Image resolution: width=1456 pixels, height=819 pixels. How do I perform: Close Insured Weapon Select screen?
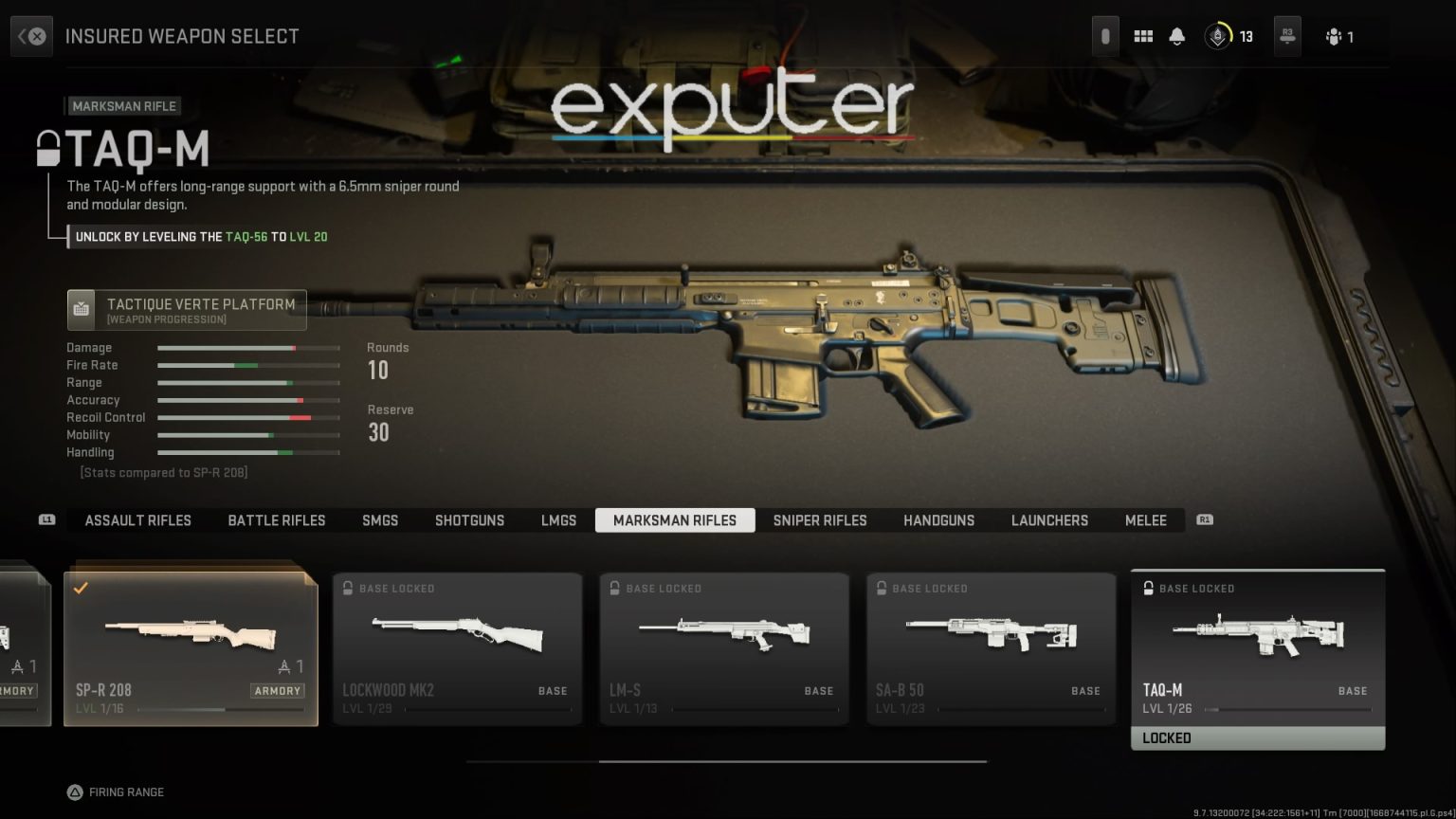36,36
